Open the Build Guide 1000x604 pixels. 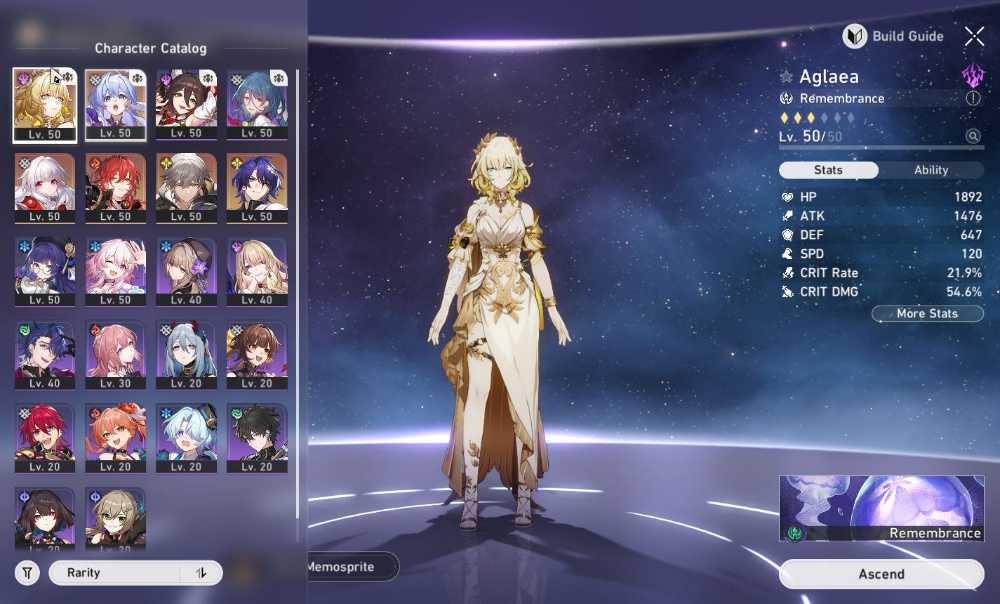point(893,37)
